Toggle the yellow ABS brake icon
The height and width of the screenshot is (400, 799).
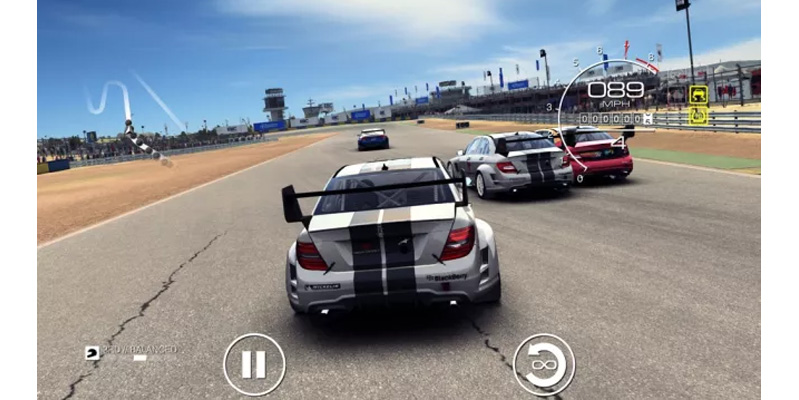[698, 116]
